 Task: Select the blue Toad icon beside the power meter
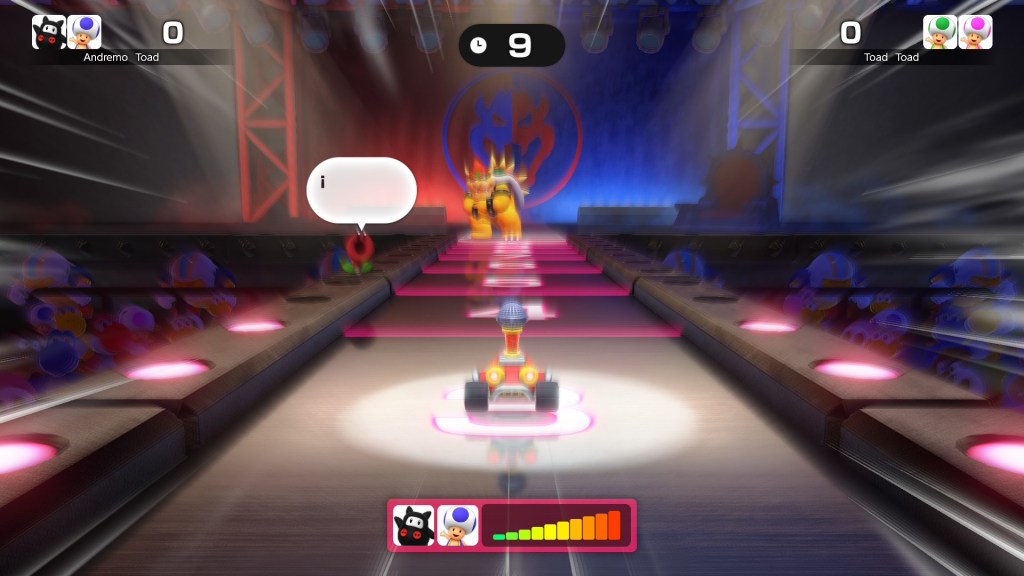pos(458,525)
